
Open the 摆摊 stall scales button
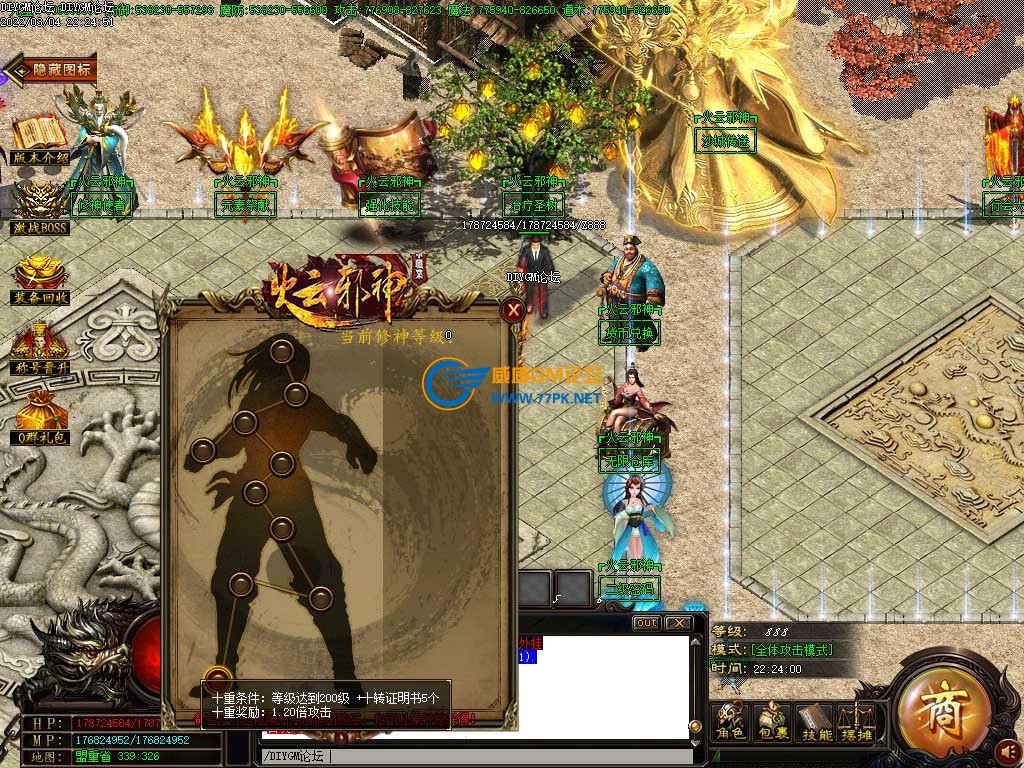857,722
